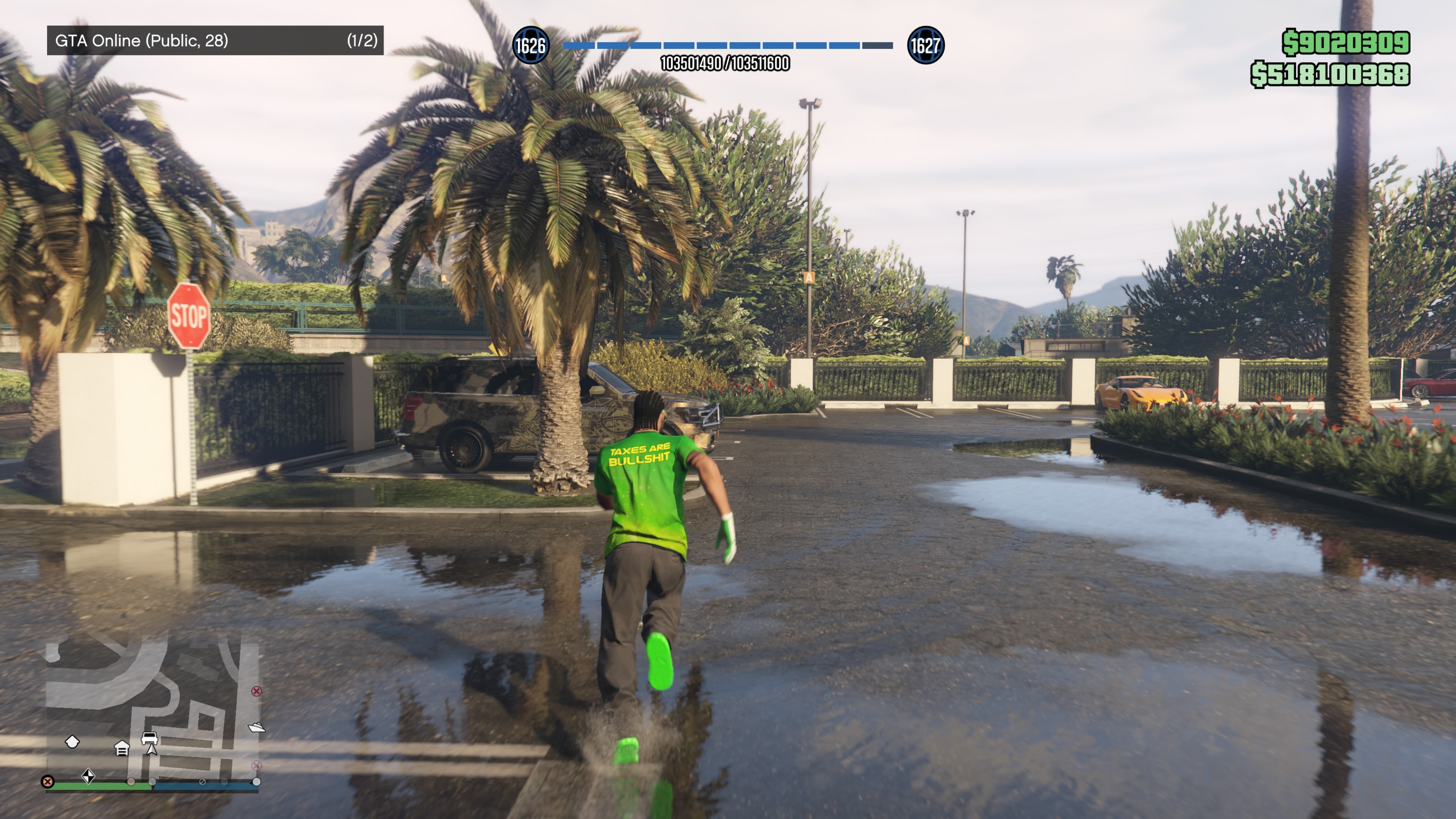Select the current rank 1626 badge
Screen dimensions: 1456x819
(530, 45)
